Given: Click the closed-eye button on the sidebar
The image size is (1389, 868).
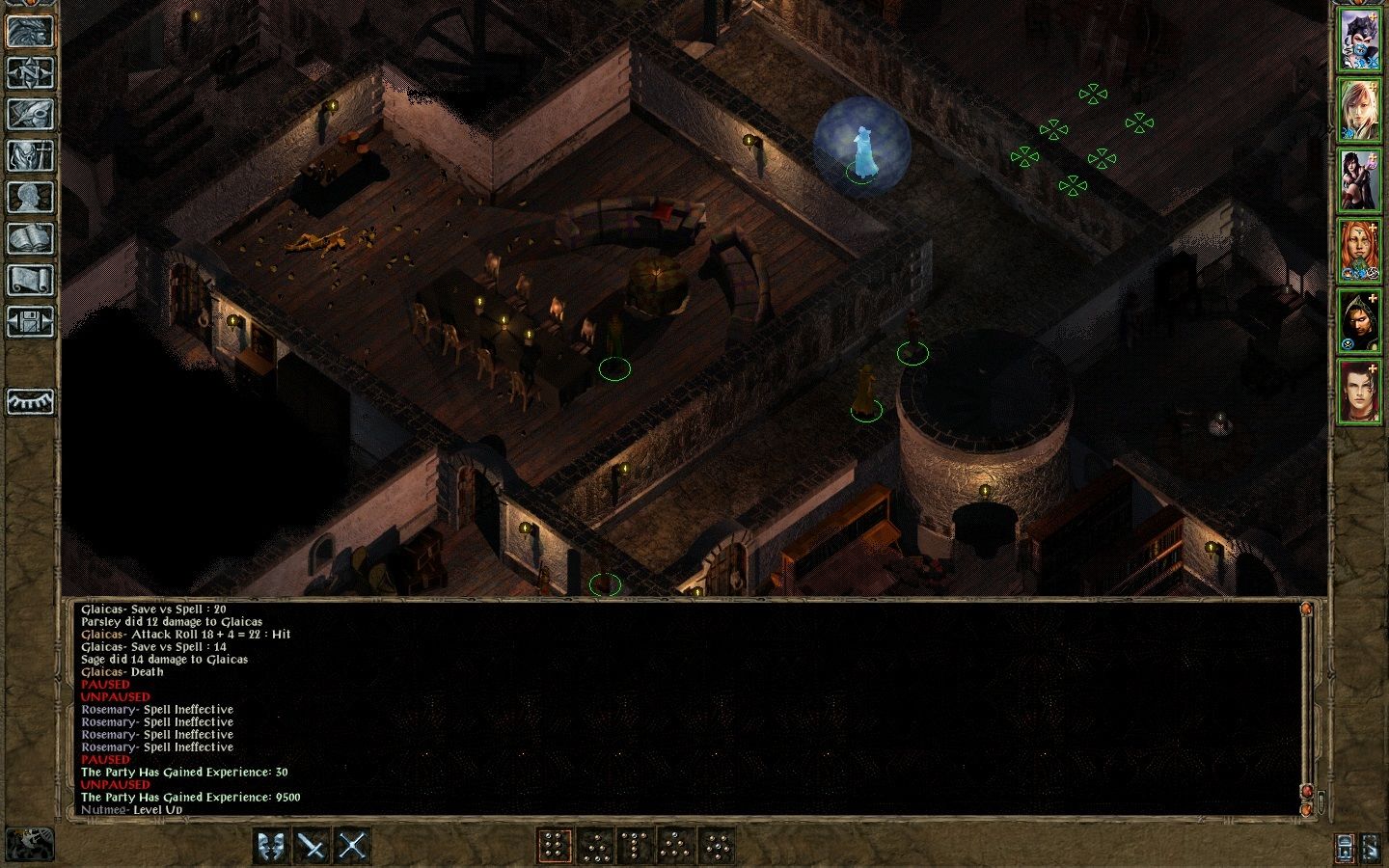Looking at the screenshot, I should click(x=30, y=401).
